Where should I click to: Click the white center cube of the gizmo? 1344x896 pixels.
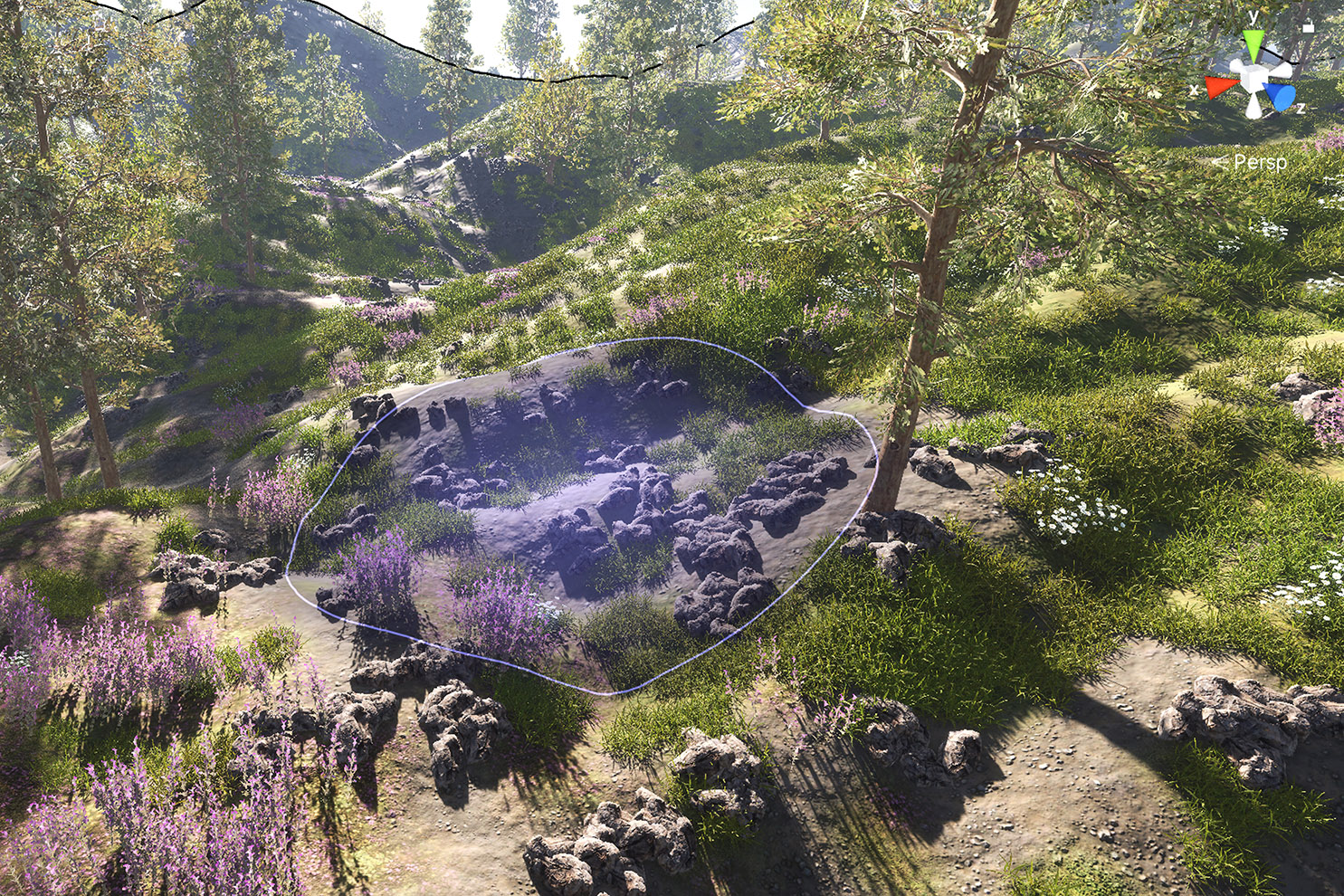[x=1253, y=80]
